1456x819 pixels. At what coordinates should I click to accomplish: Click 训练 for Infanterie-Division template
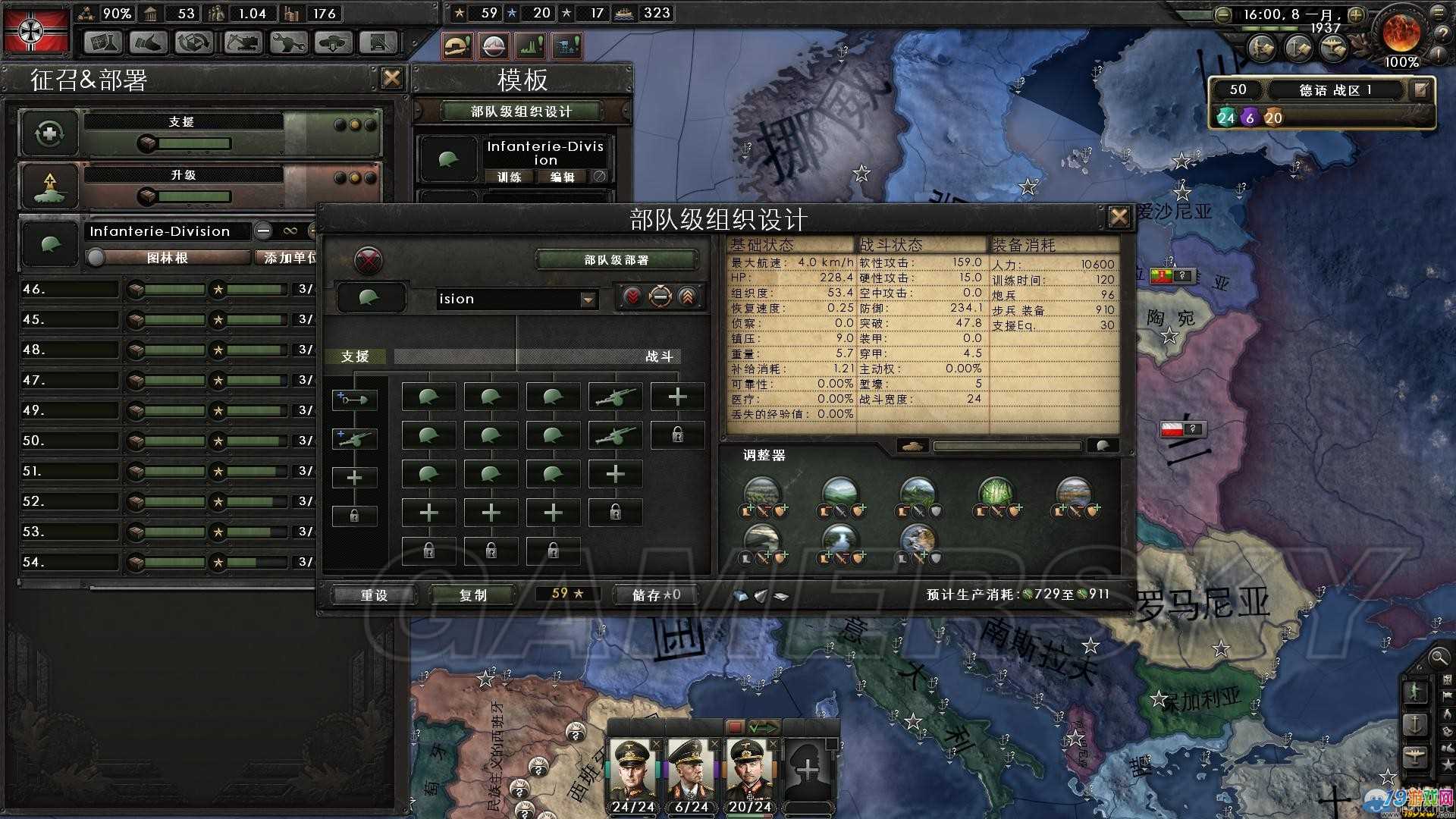[510, 177]
